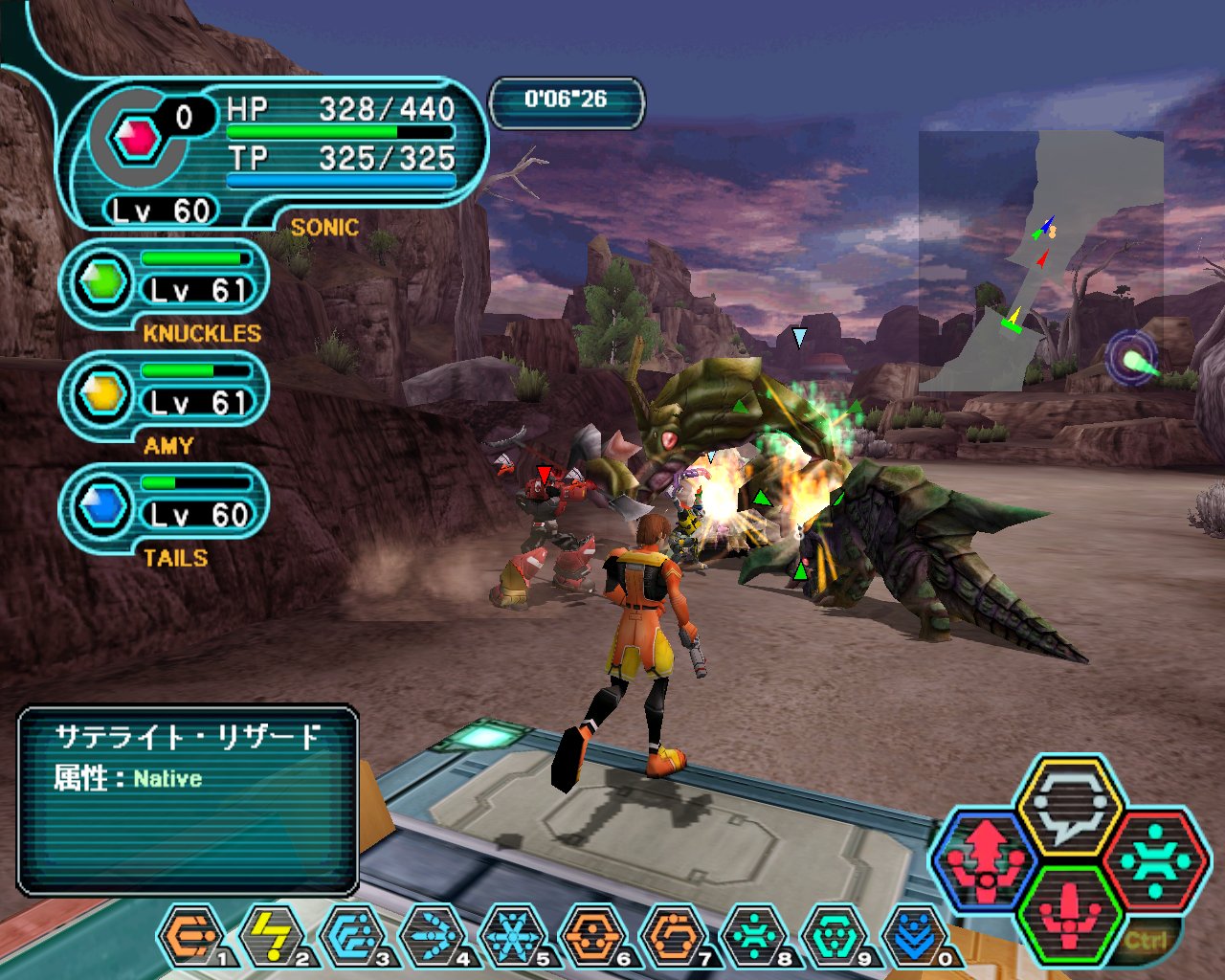Cast the snowflake ice technique
The width and height of the screenshot is (1225, 980).
point(512,935)
